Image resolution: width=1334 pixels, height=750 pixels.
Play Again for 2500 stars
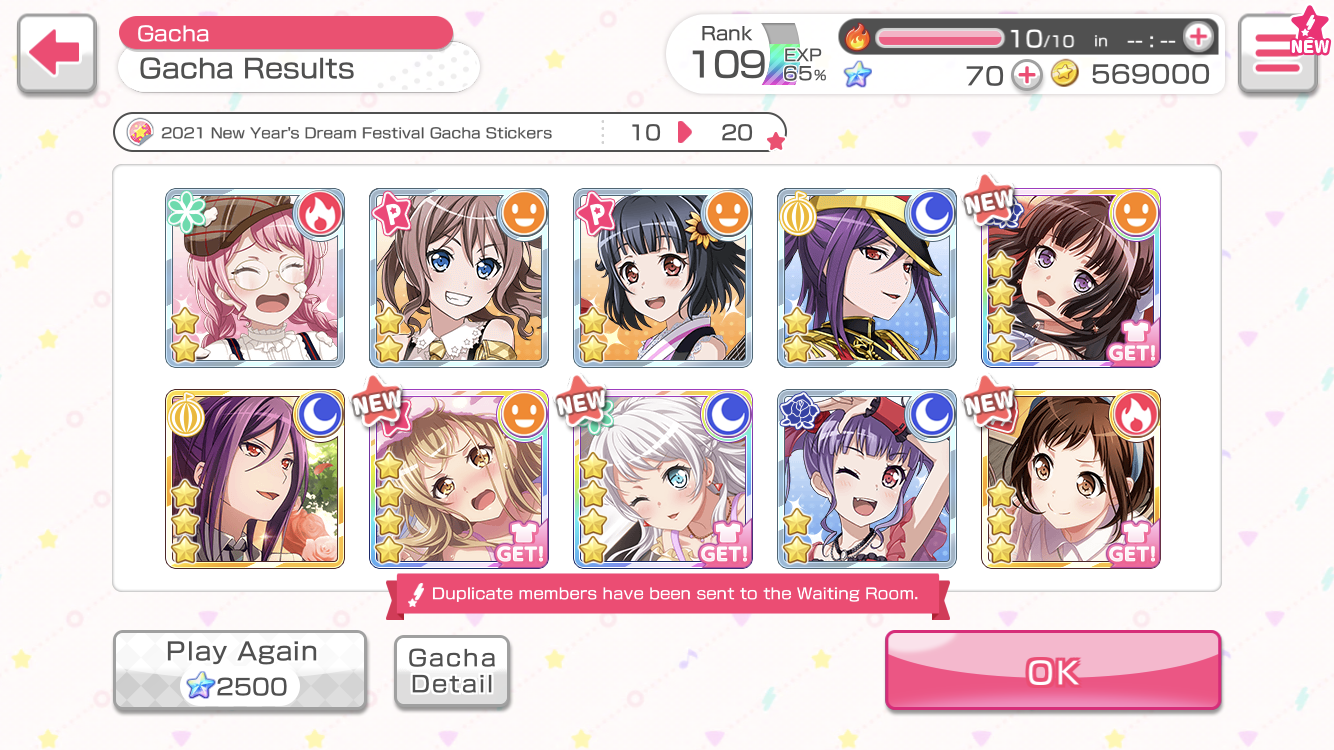point(240,670)
